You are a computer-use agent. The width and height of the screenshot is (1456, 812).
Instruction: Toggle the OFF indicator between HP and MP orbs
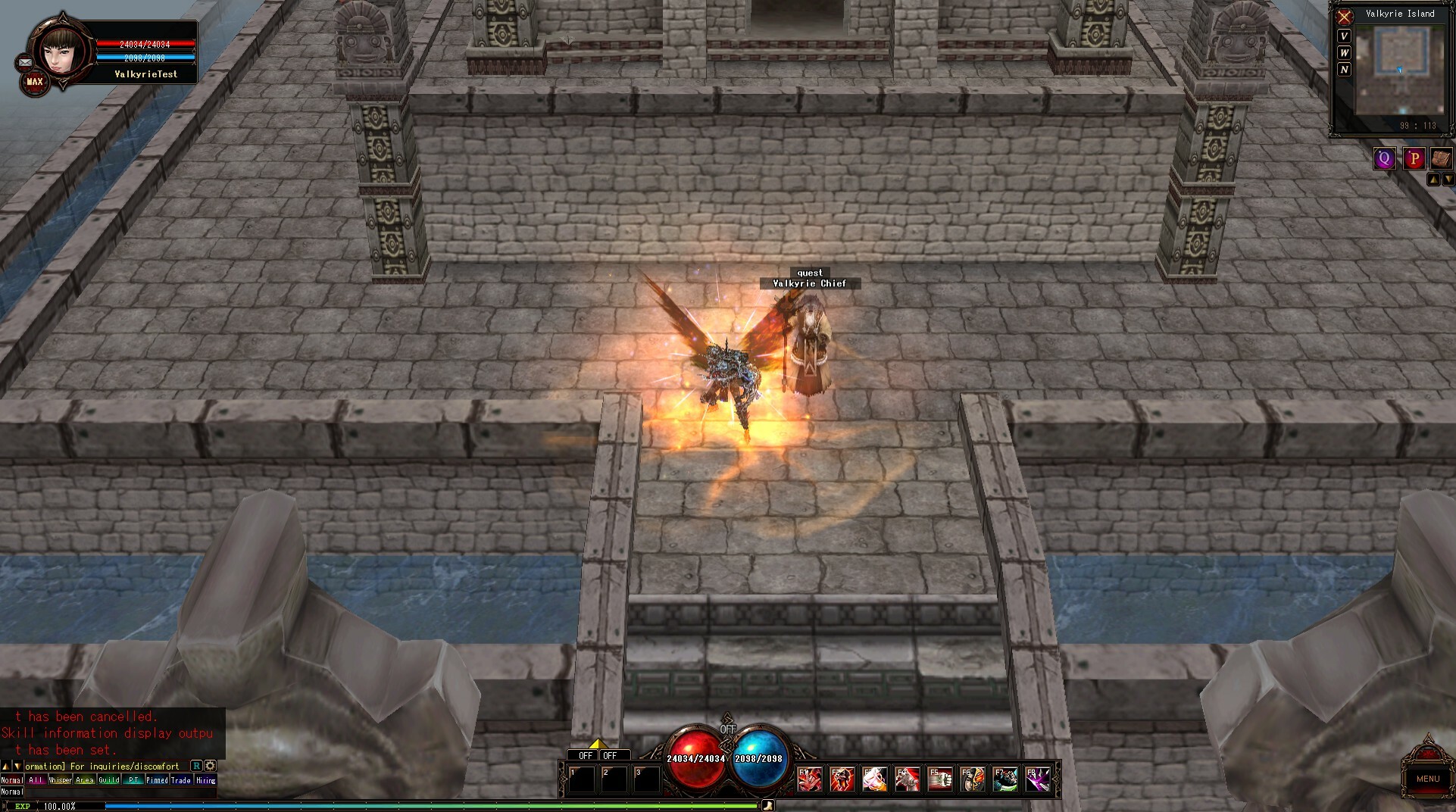click(727, 727)
